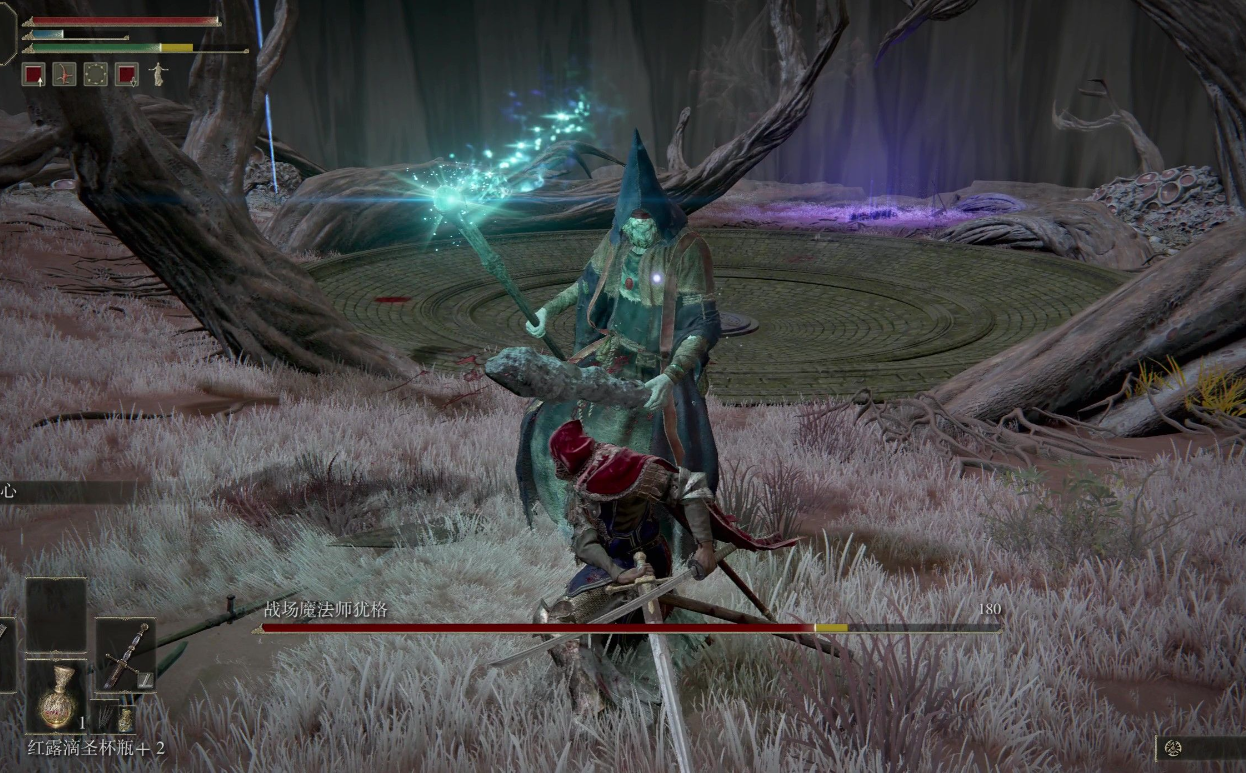Select the Flask of Crimson Tears slot
Image resolution: width=1246 pixels, height=773 pixels.
(x=57, y=696)
